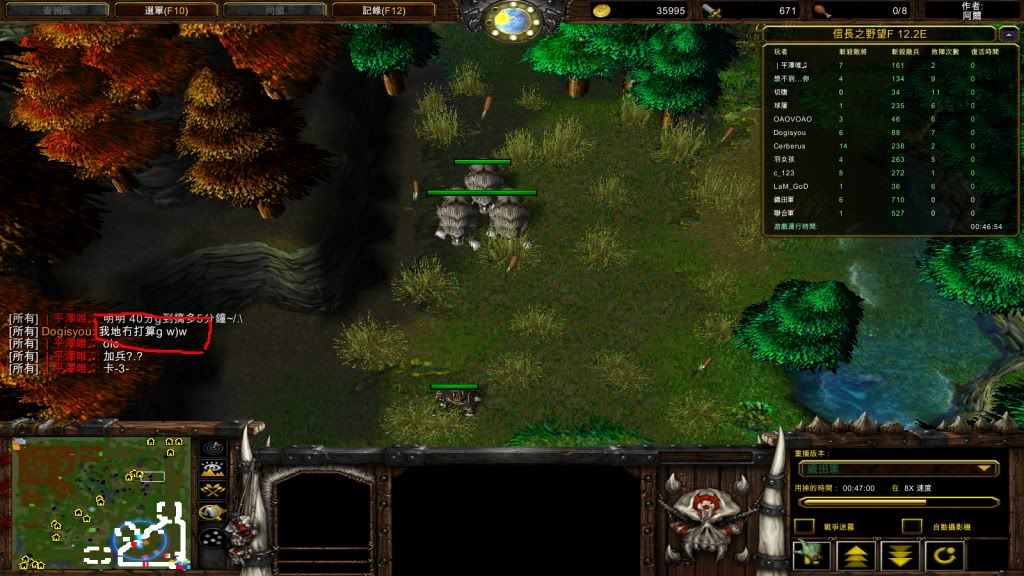Activate the minimap signal ping button
This screenshot has height=576, width=1024.
pos(212,447)
